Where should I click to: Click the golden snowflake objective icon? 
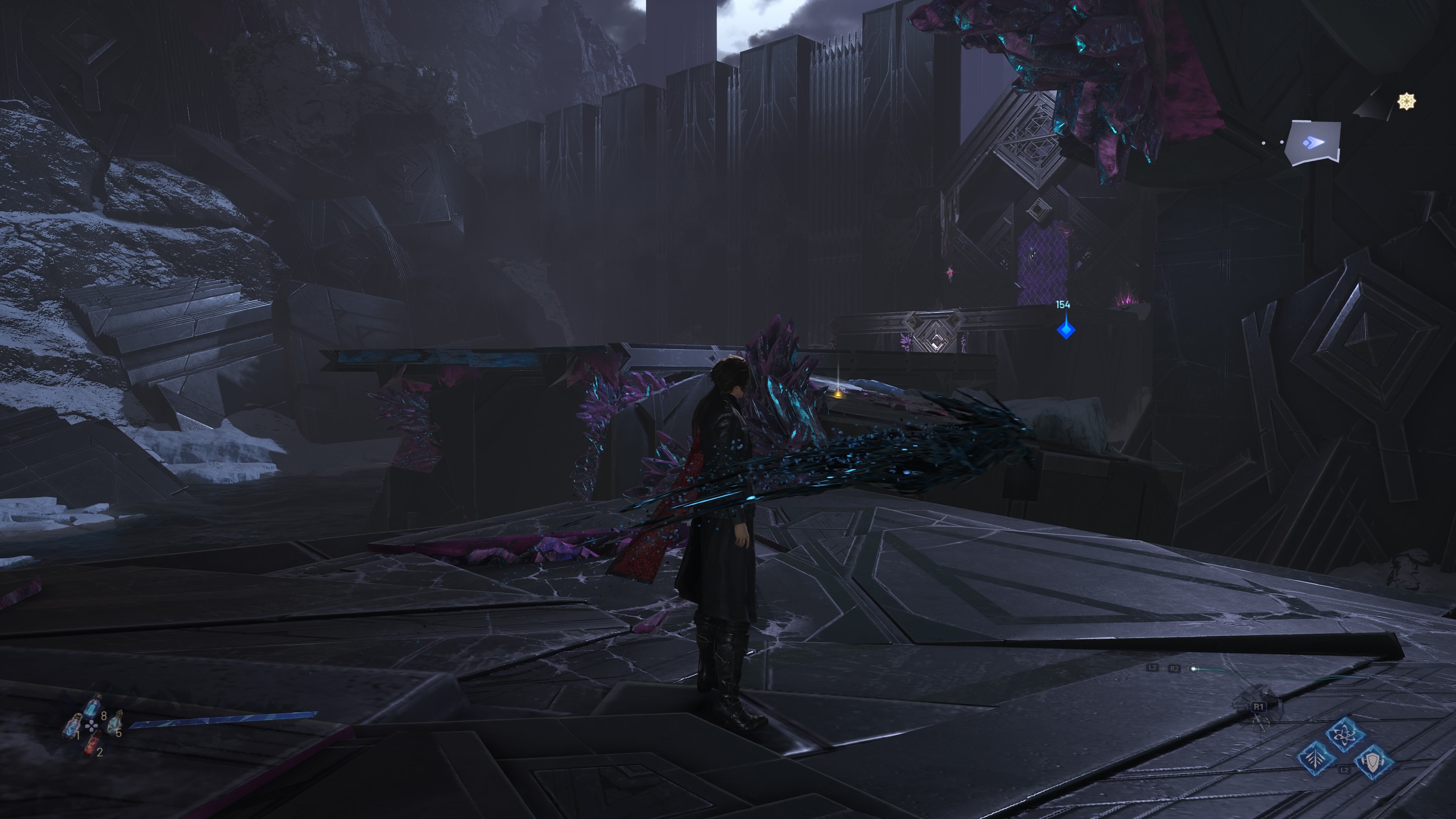coord(1407,100)
